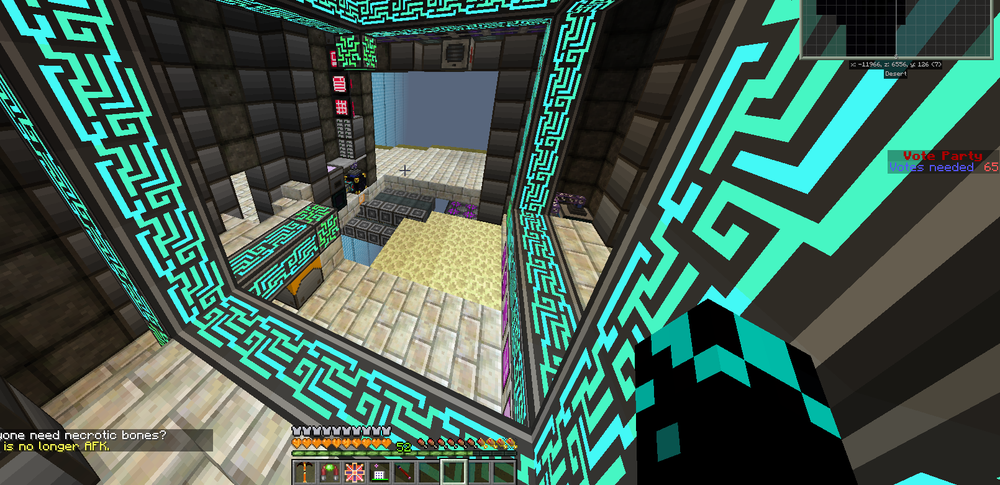This screenshot has width=1000, height=485.
Task: Select the white grid panel item slot
Action: pos(380,470)
